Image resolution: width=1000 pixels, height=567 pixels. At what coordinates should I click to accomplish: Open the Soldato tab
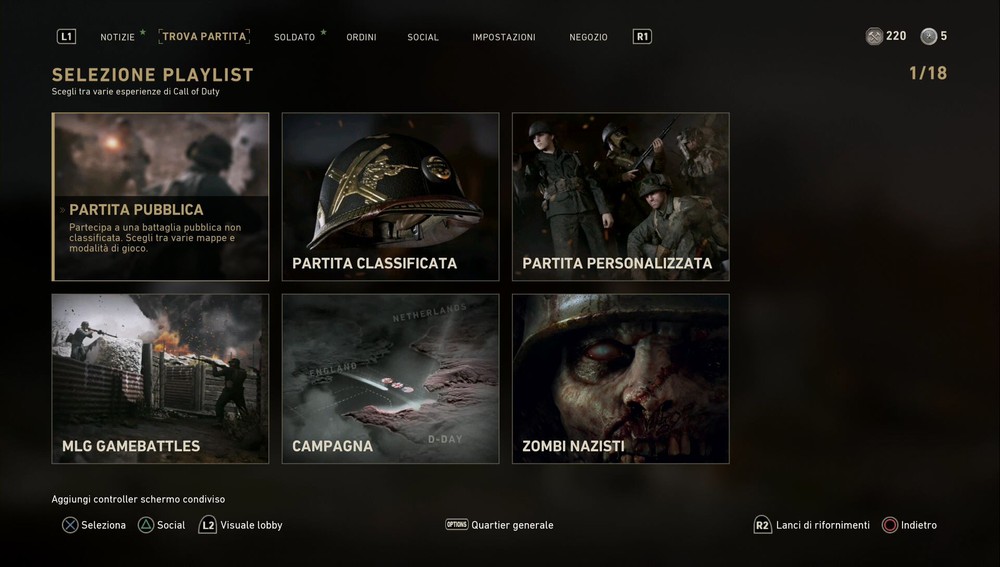pos(294,37)
